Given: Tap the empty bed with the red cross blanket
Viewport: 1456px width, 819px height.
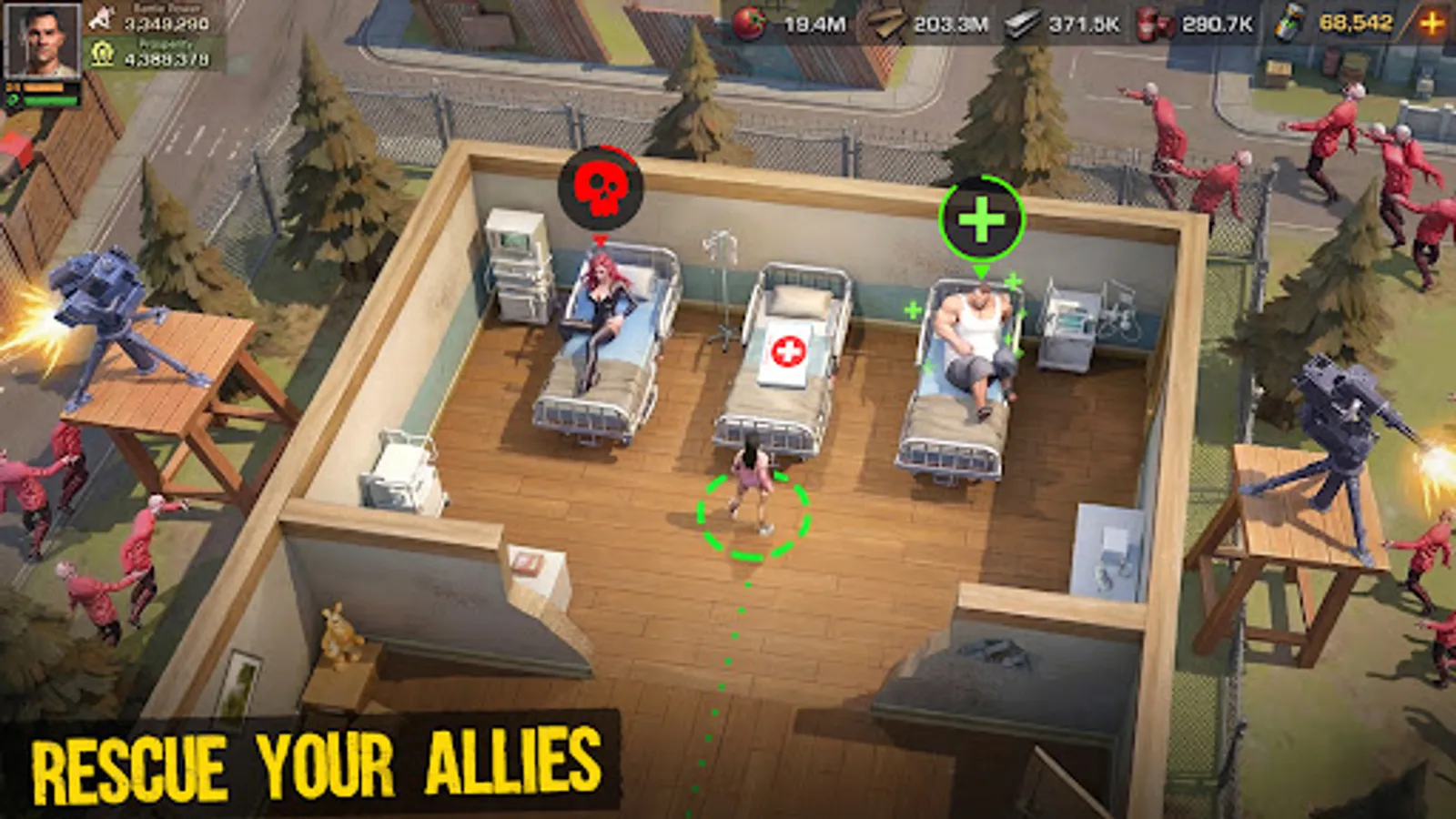Looking at the screenshot, I should (x=791, y=350).
